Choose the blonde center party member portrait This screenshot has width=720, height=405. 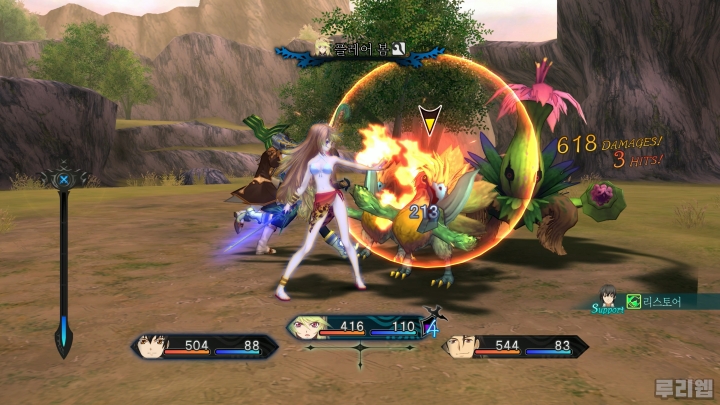(304, 326)
